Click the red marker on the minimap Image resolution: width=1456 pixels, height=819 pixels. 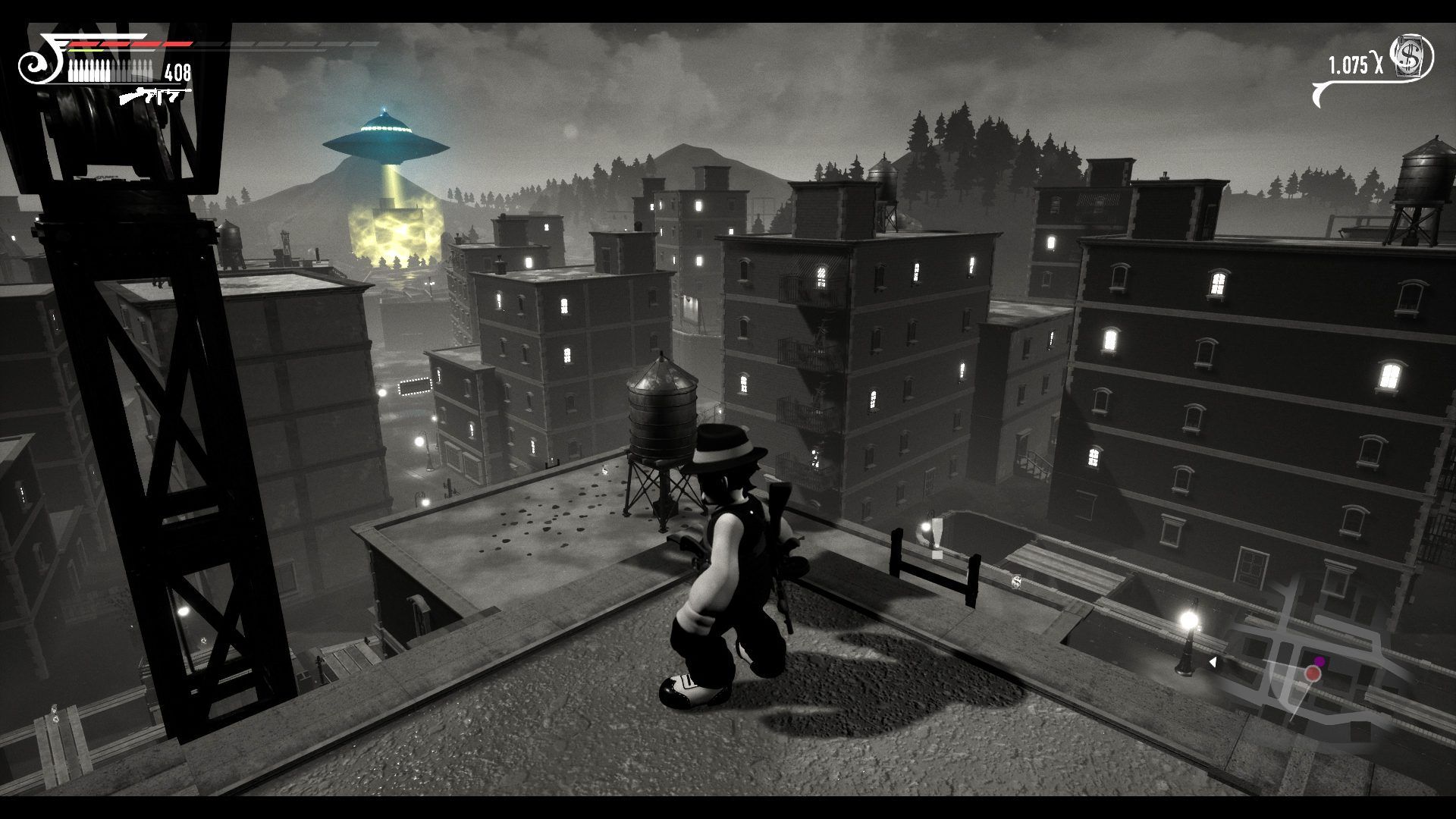(x=1313, y=673)
